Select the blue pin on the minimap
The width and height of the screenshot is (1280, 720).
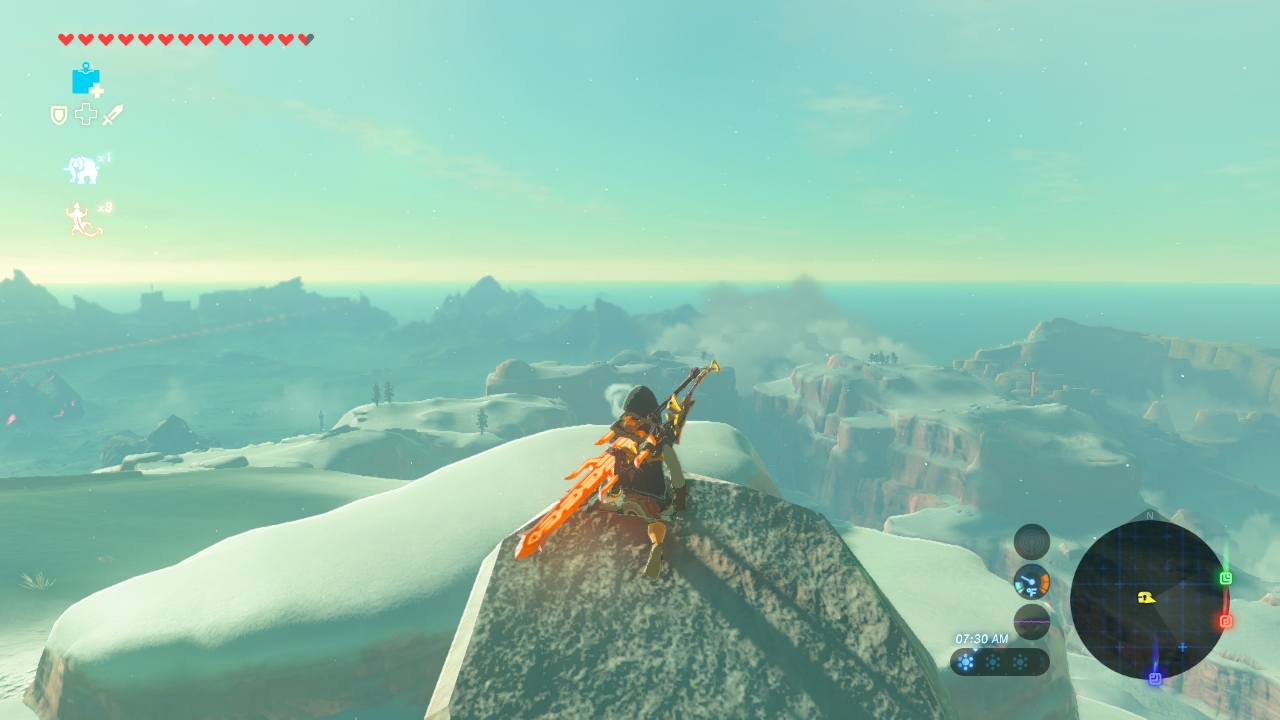[x=1155, y=678]
